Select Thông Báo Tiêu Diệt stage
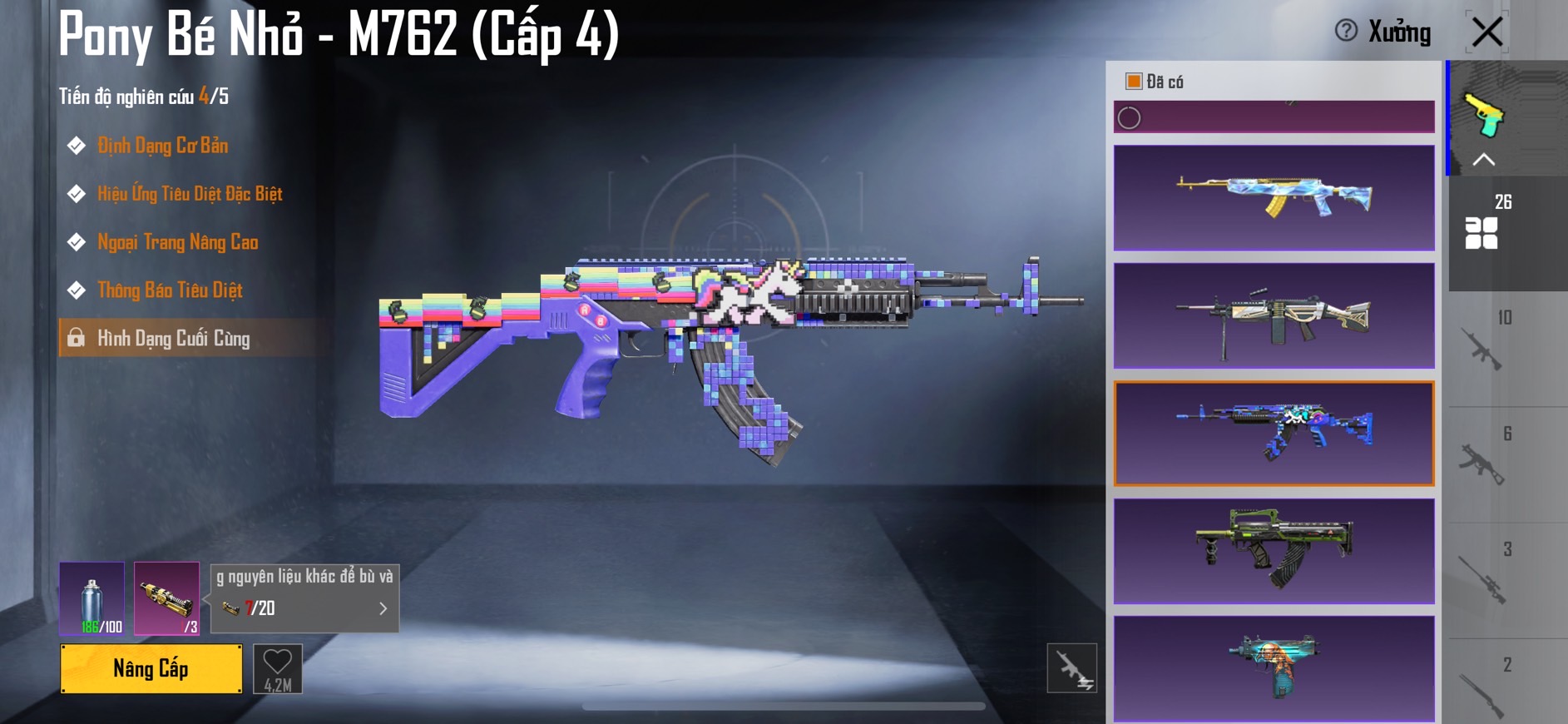 170,290
